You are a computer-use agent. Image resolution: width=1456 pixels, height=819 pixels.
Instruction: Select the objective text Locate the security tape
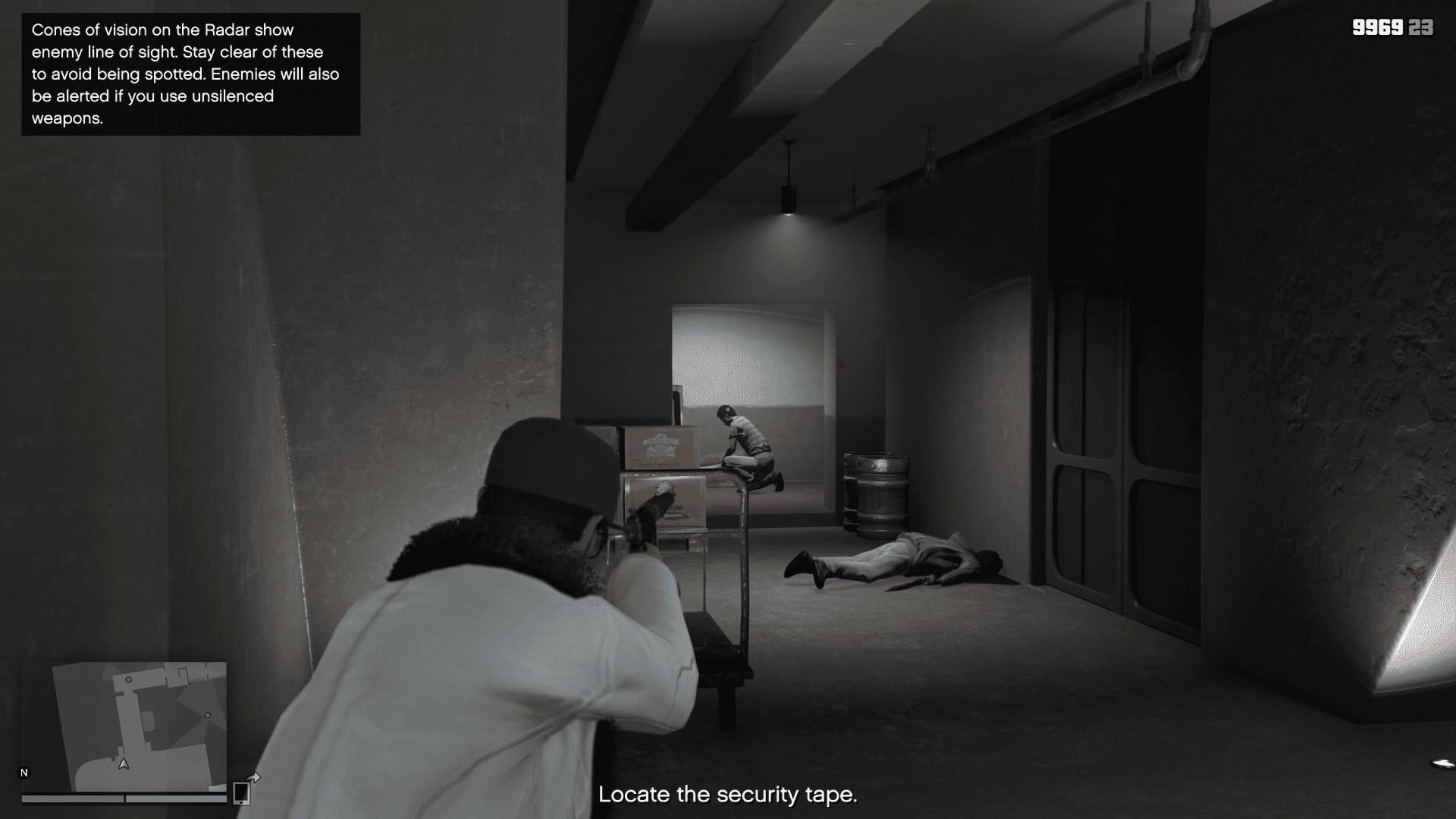[729, 796]
